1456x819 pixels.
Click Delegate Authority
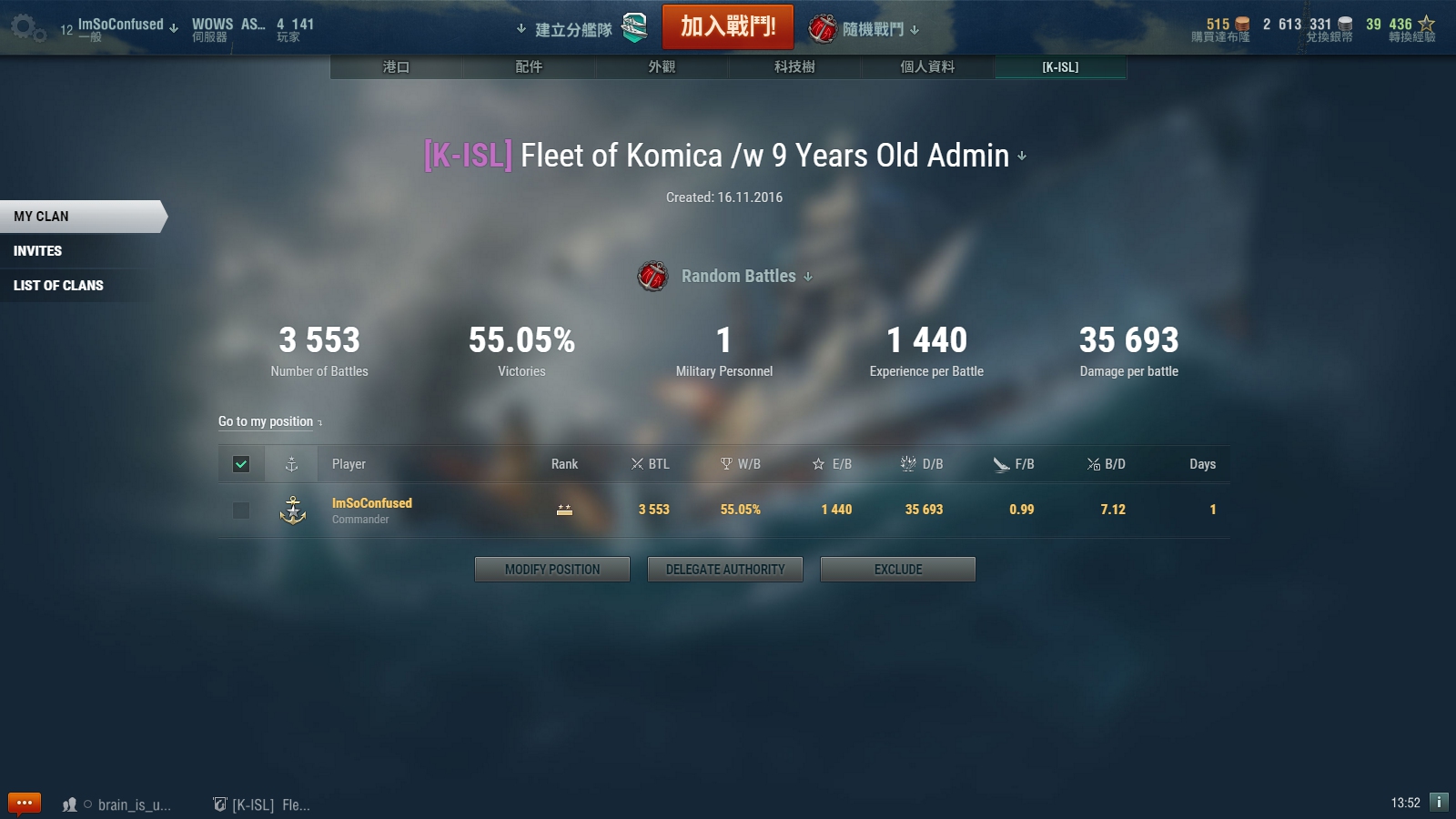(x=725, y=570)
